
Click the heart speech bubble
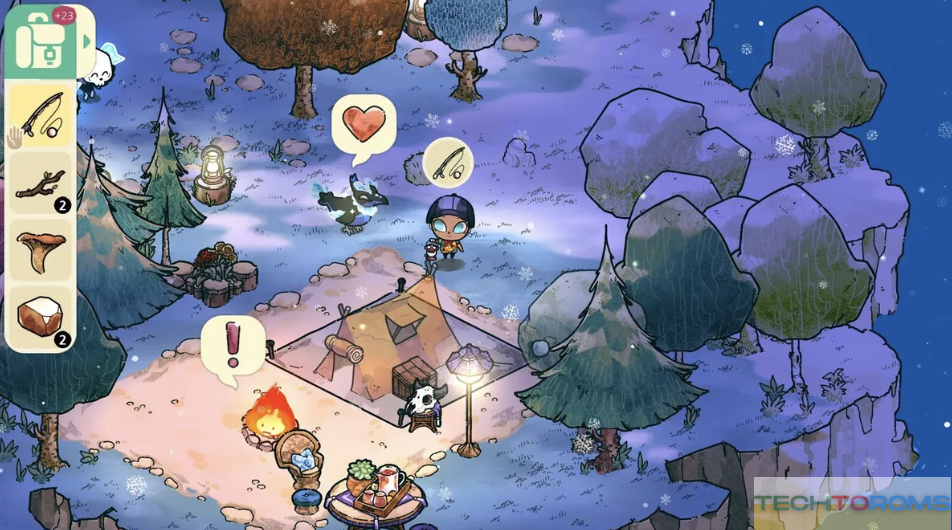[363, 125]
